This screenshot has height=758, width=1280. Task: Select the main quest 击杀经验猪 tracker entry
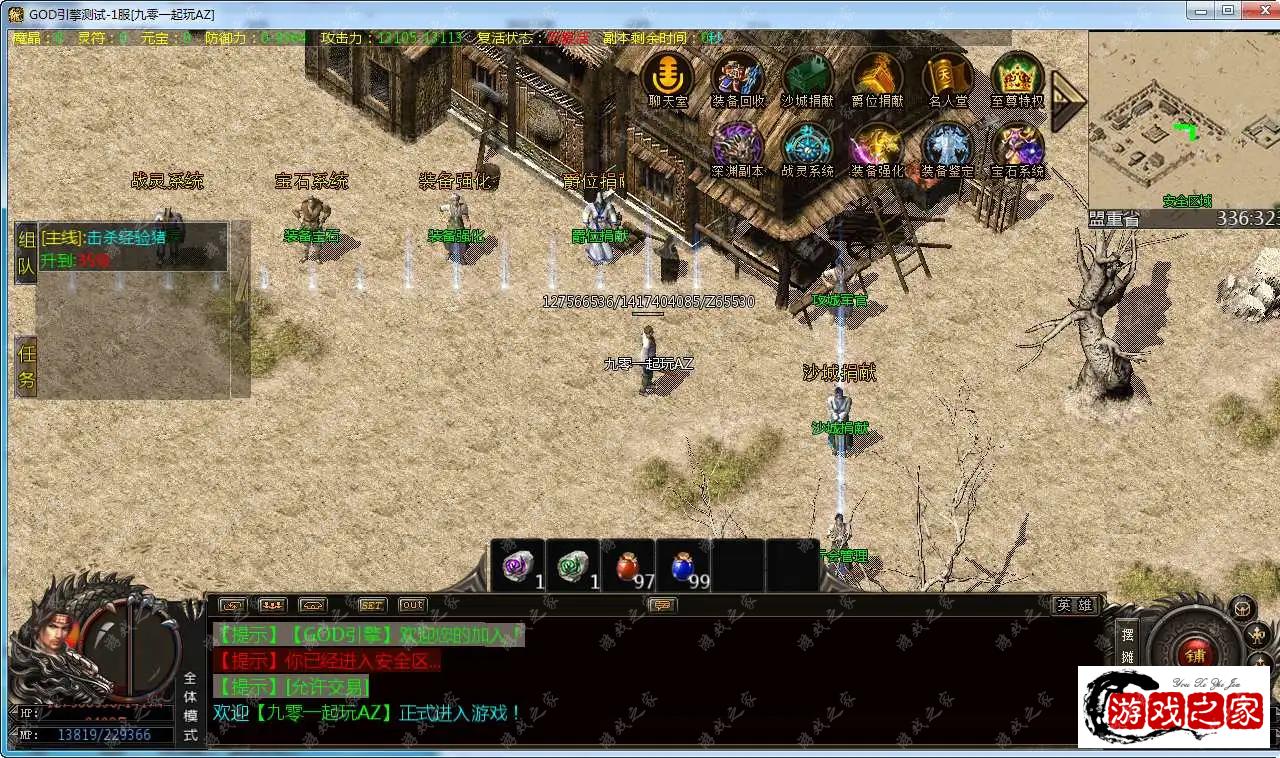pyautogui.click(x=126, y=238)
